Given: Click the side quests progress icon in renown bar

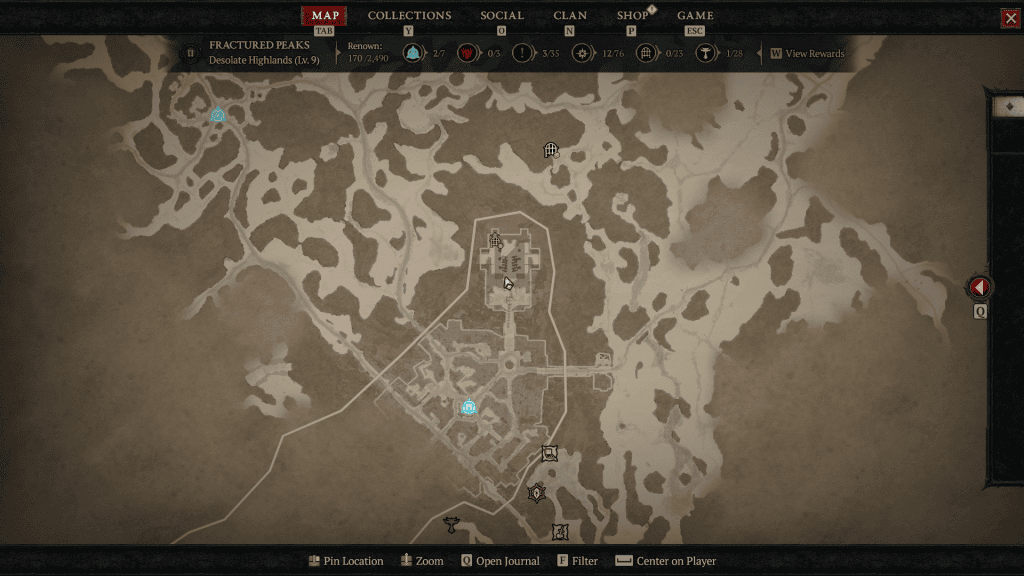Looking at the screenshot, I should tap(521, 54).
